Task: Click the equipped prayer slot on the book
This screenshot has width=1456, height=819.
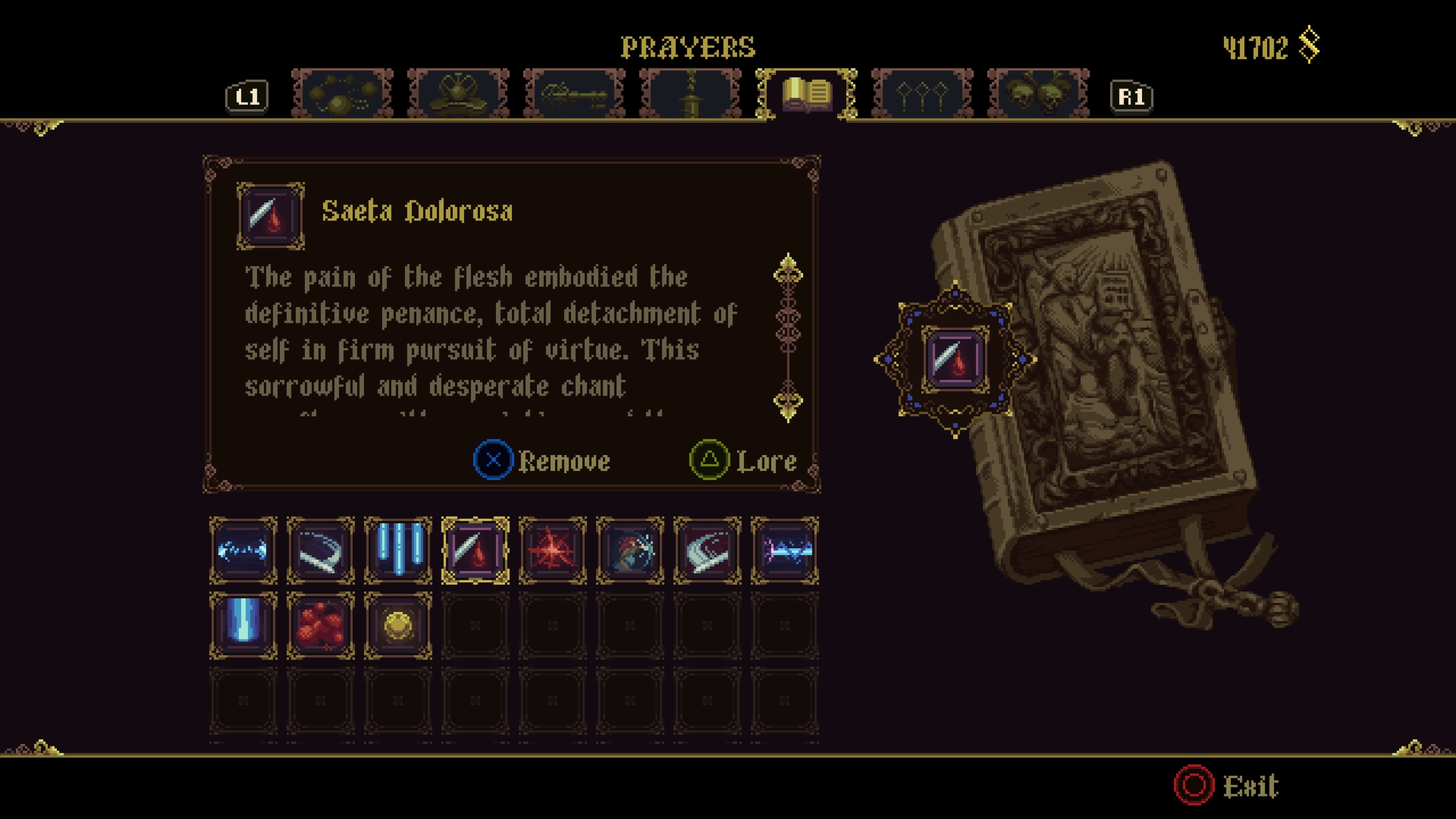Action: 955,360
